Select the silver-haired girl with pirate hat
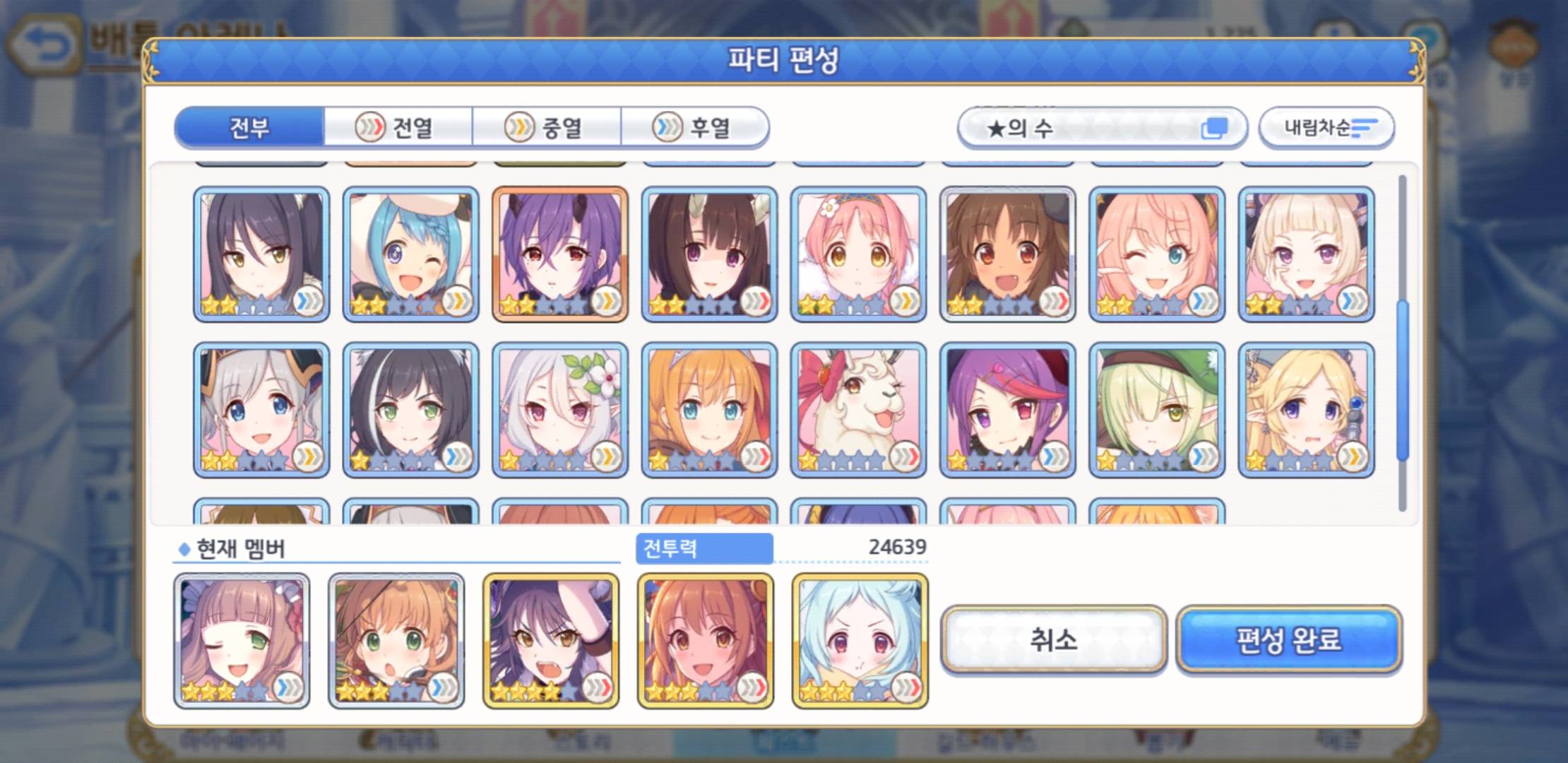 point(261,410)
